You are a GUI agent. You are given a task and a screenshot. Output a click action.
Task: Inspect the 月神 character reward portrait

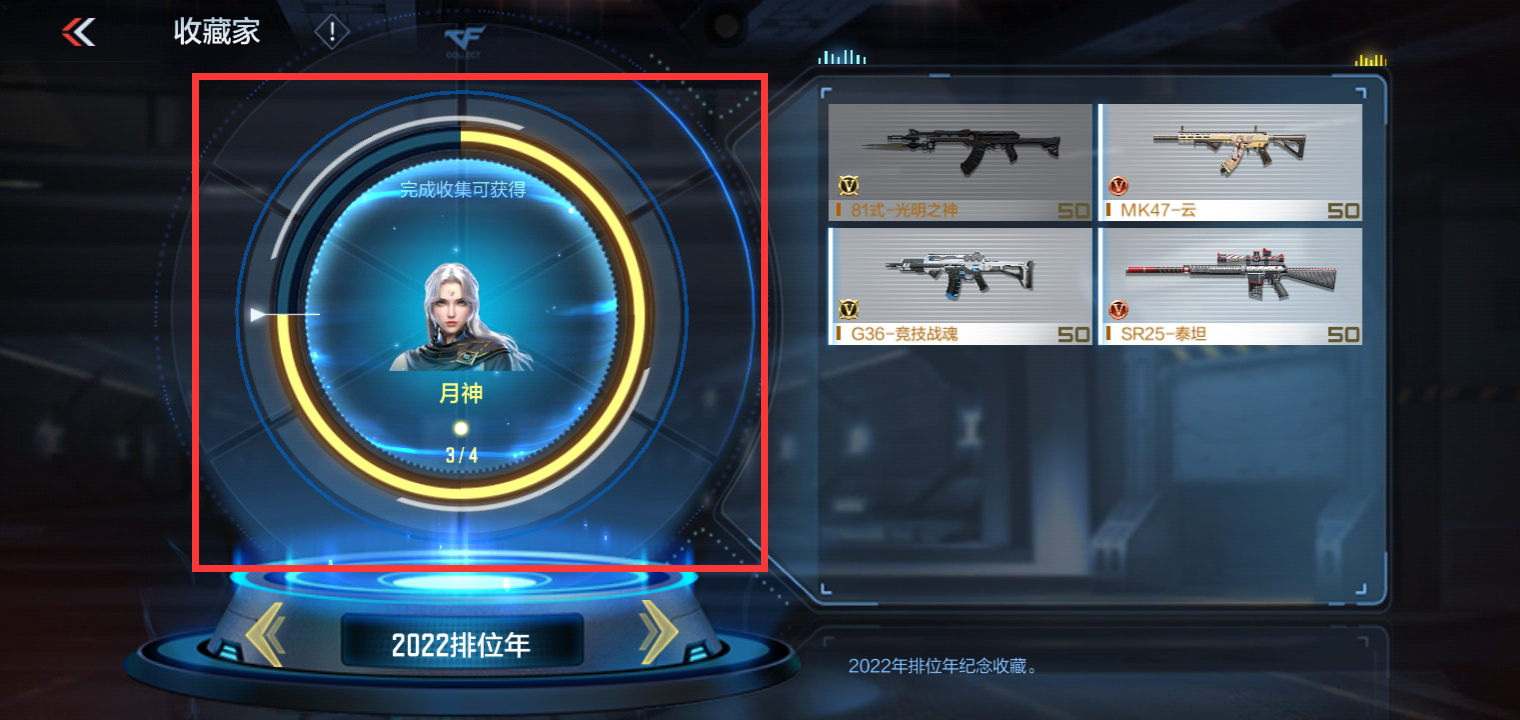click(x=461, y=317)
